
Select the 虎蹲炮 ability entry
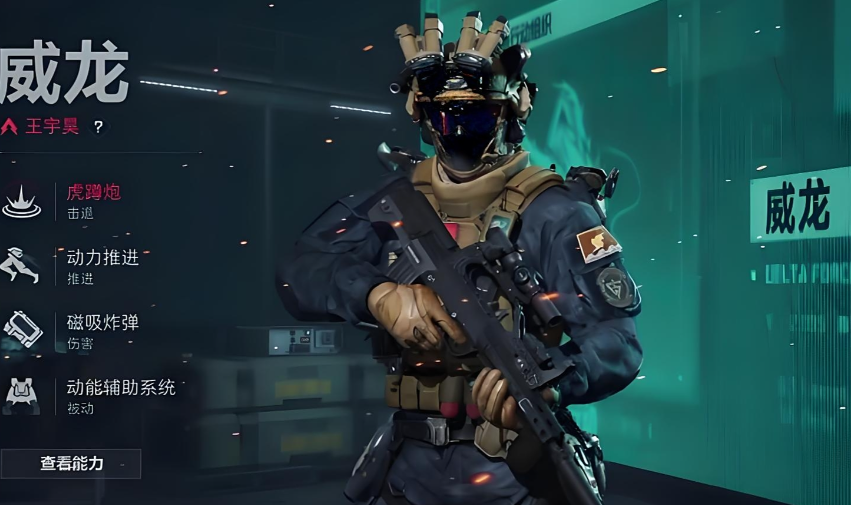(x=92, y=200)
